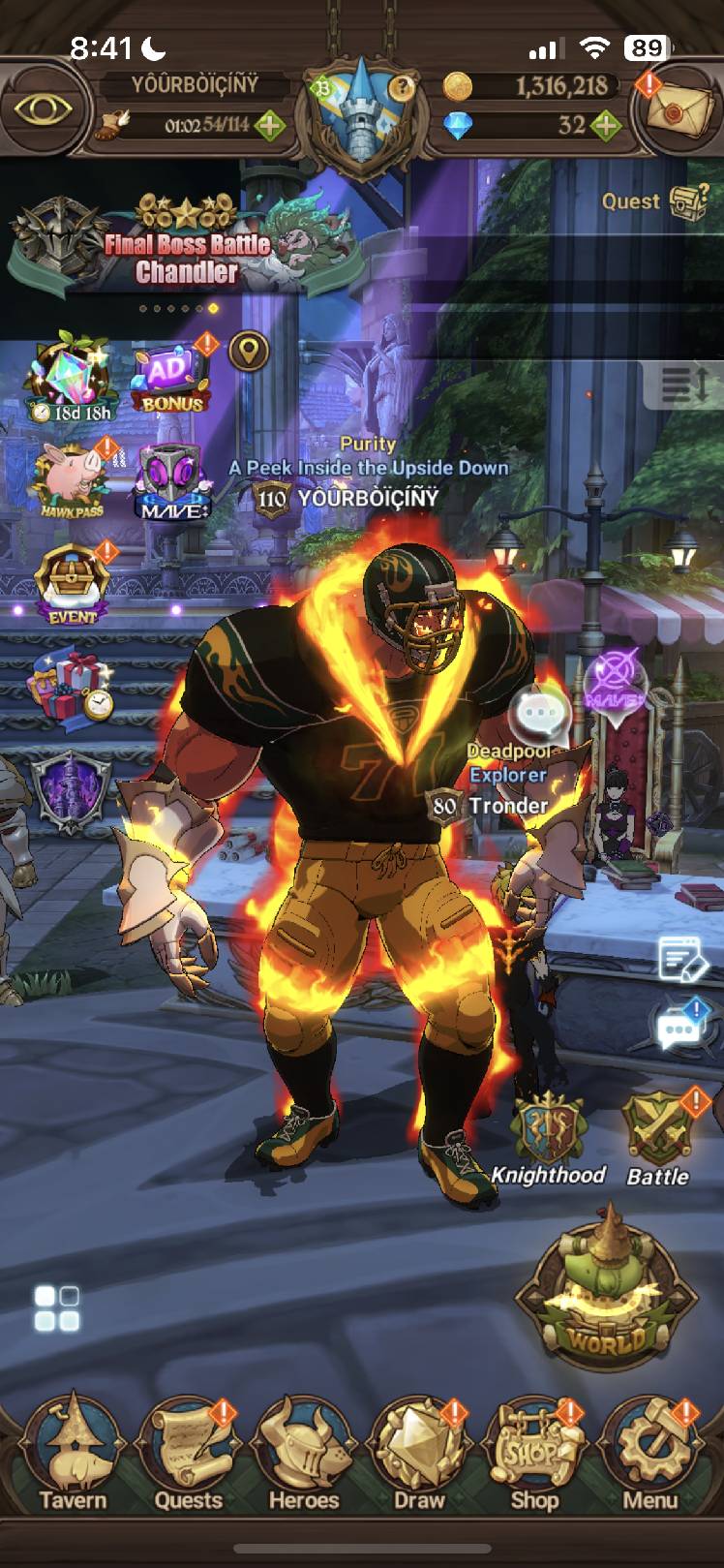Viewport: 724px width, 1568px height.
Task: Add more diamonds with the plus button
Action: pos(606,125)
